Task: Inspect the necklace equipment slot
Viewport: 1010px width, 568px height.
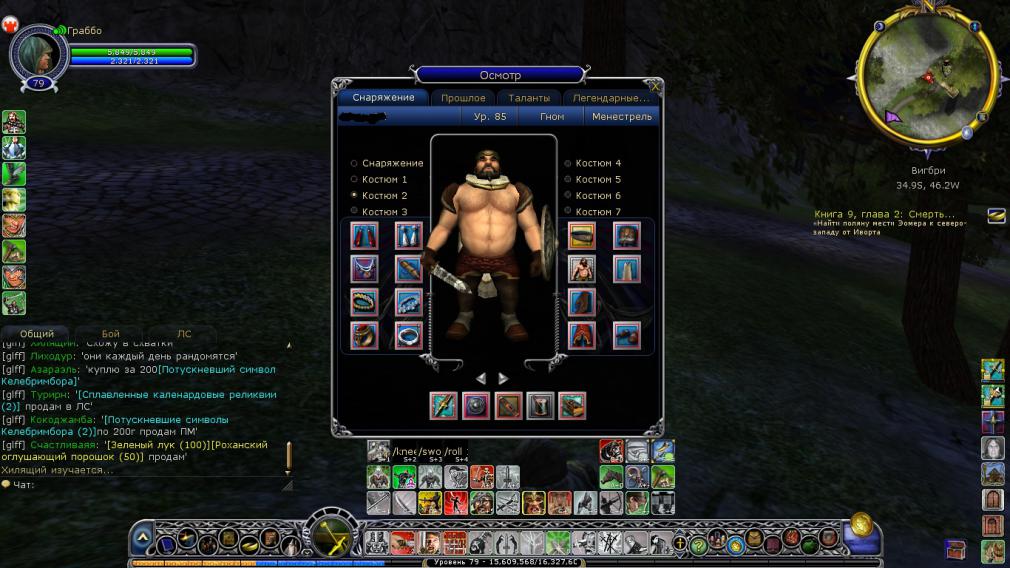Action: 365,268
